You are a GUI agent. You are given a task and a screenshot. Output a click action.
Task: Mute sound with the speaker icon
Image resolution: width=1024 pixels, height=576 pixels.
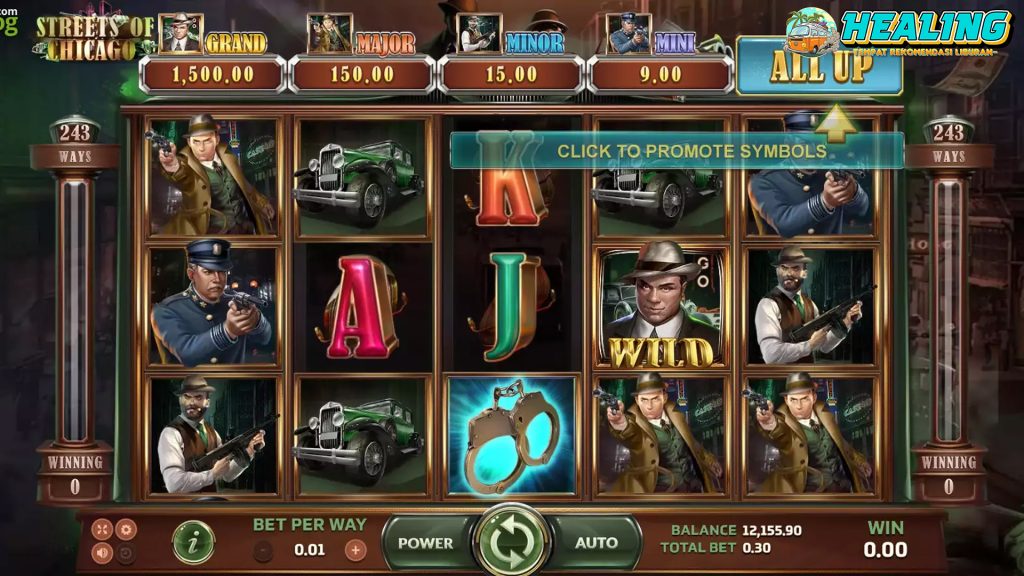(102, 552)
